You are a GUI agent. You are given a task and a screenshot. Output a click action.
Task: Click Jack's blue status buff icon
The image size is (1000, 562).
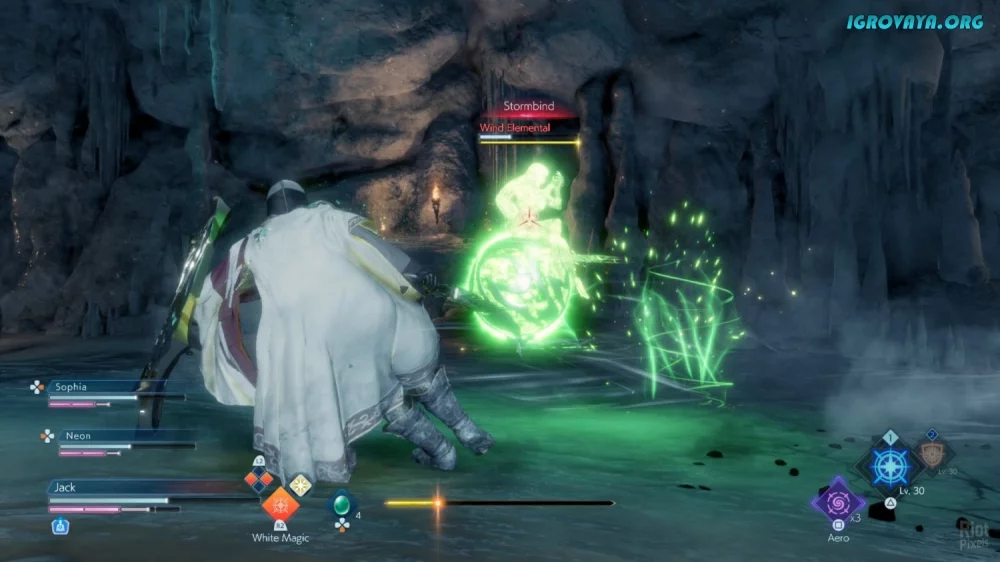(x=60, y=524)
